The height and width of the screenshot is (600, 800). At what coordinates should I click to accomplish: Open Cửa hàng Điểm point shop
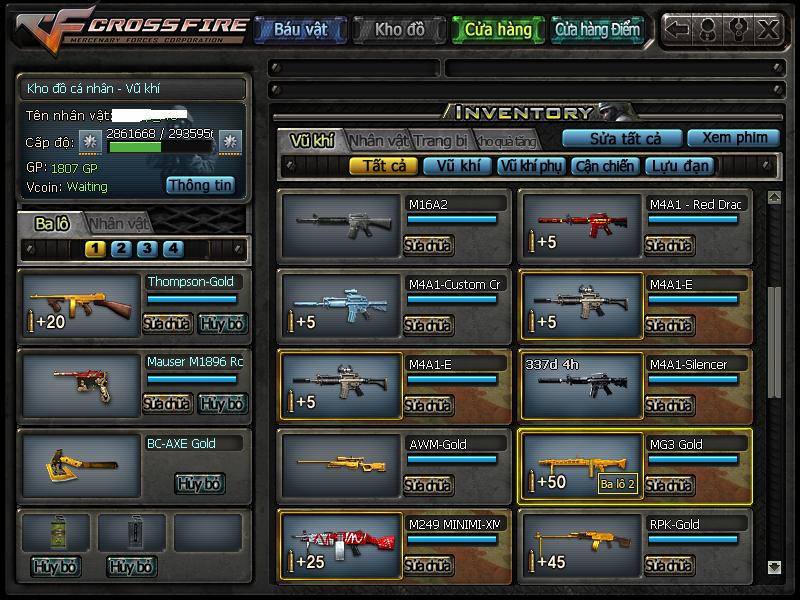597,30
